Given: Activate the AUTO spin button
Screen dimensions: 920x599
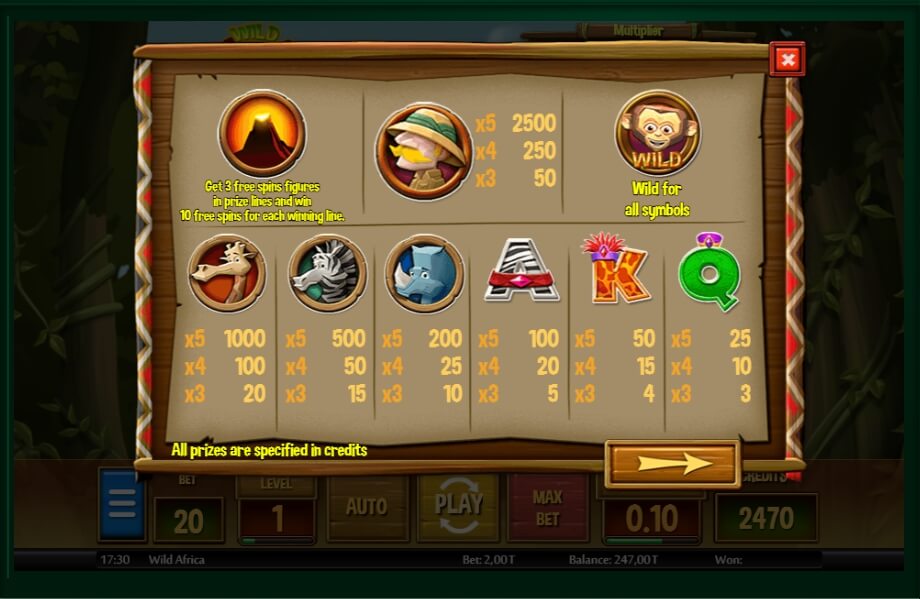Looking at the screenshot, I should click(366, 507).
